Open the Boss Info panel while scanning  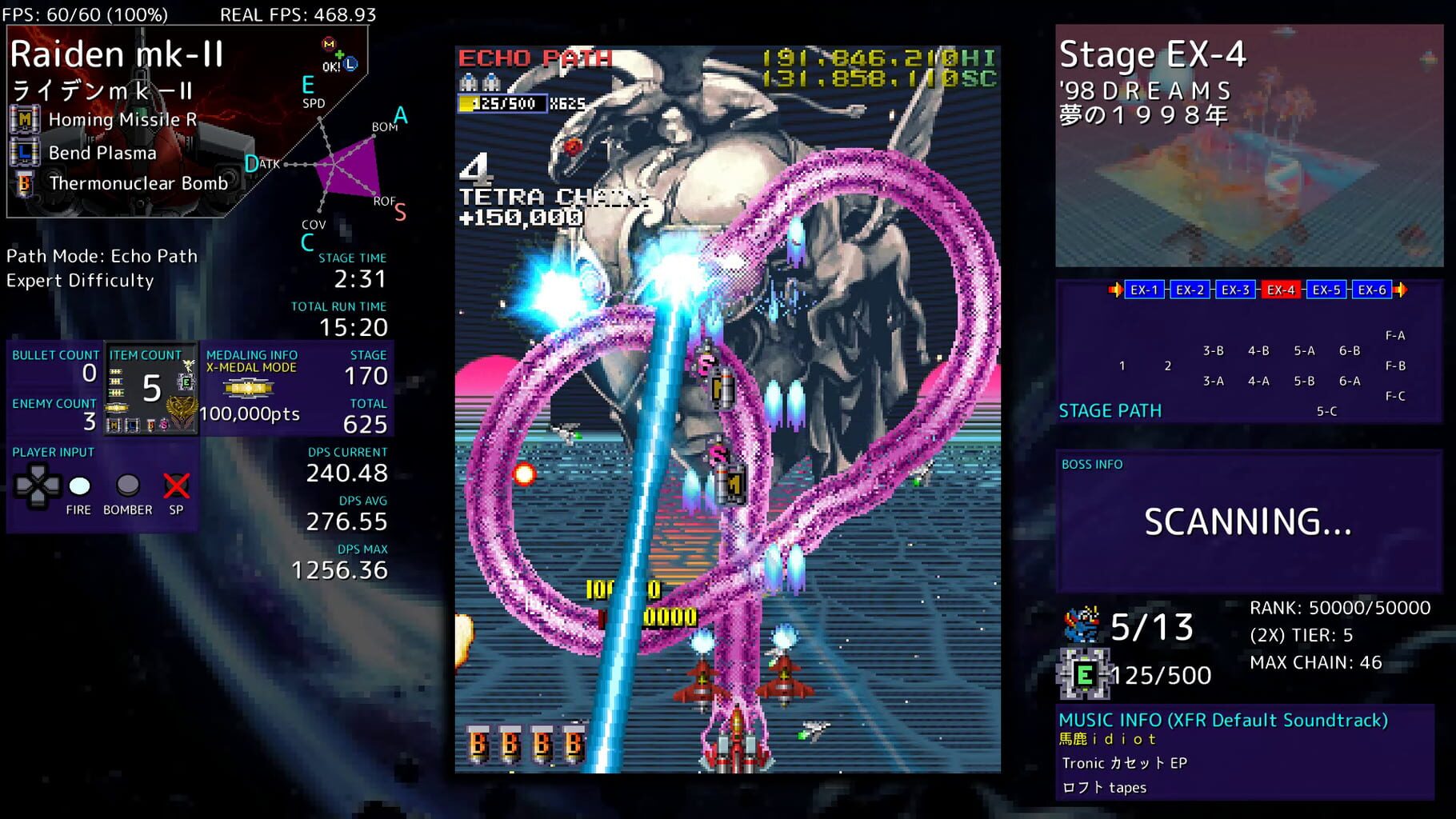click(1250, 521)
